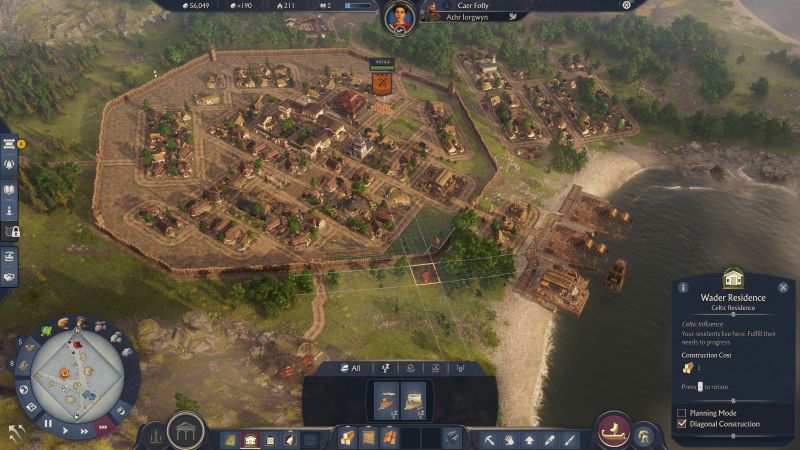Open the info icon on Wader Residence panel
The height and width of the screenshot is (450, 800).
[683, 287]
